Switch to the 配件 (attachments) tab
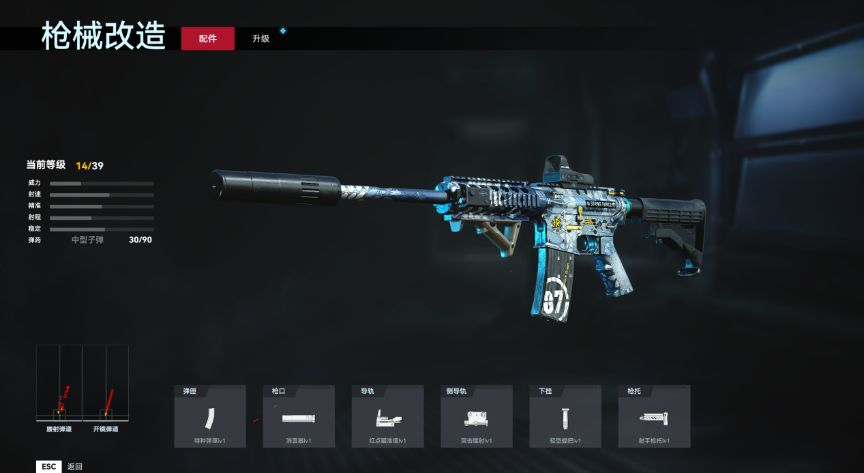The height and width of the screenshot is (473, 864). [x=208, y=38]
